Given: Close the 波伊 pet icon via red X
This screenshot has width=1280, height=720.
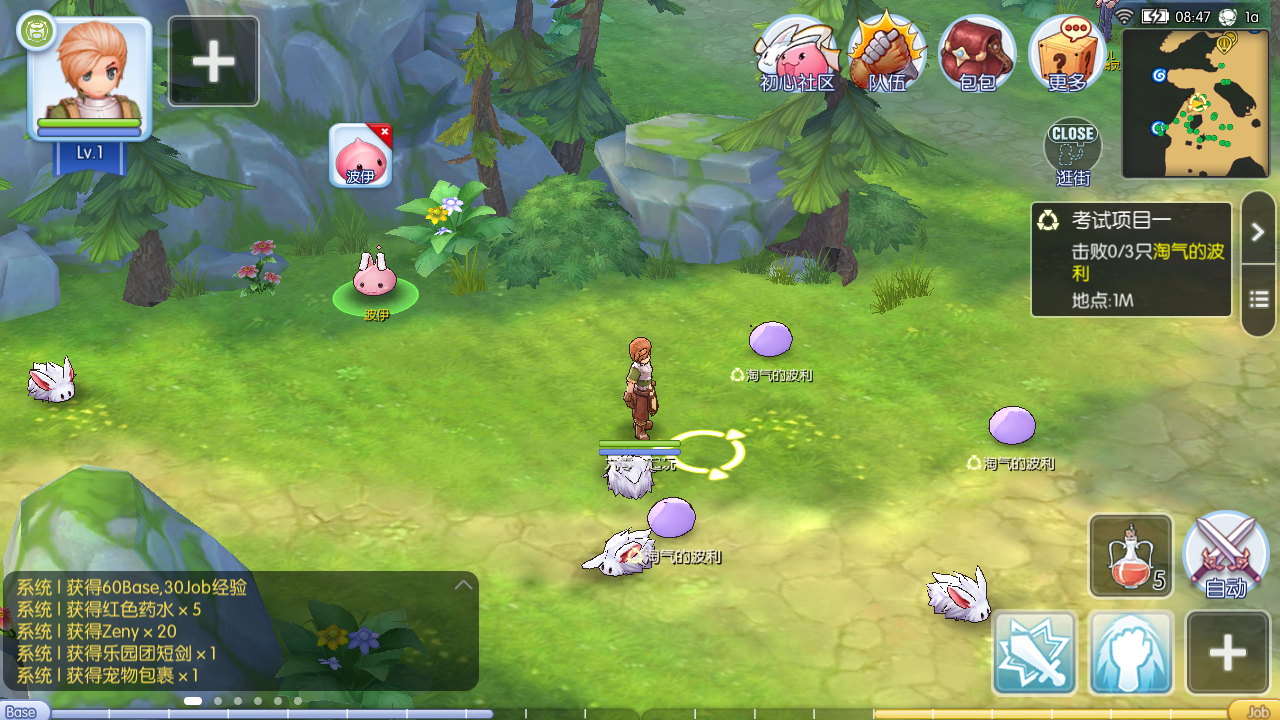Looking at the screenshot, I should point(384,131).
